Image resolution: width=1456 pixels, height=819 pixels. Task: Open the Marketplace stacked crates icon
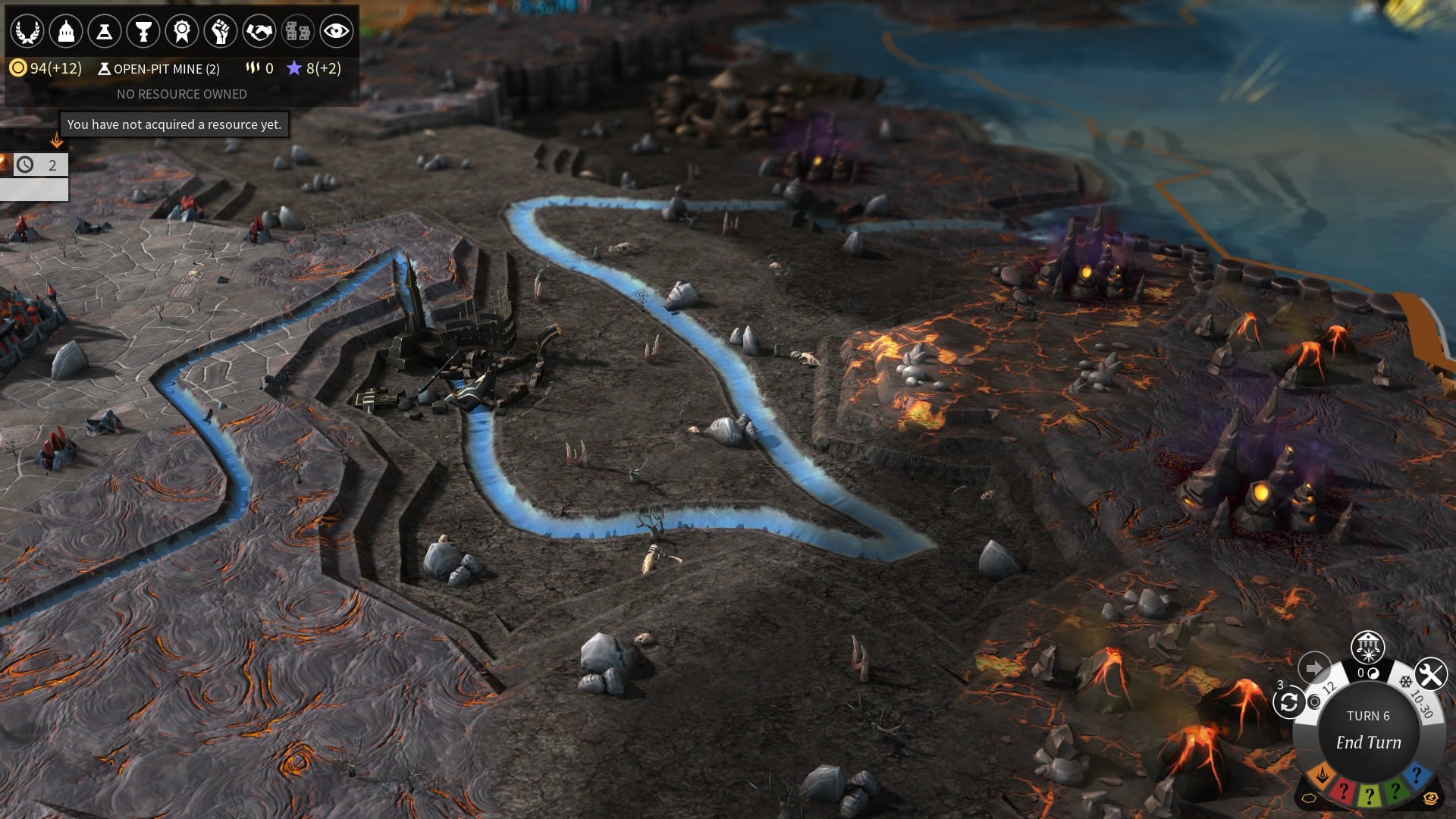[x=297, y=32]
